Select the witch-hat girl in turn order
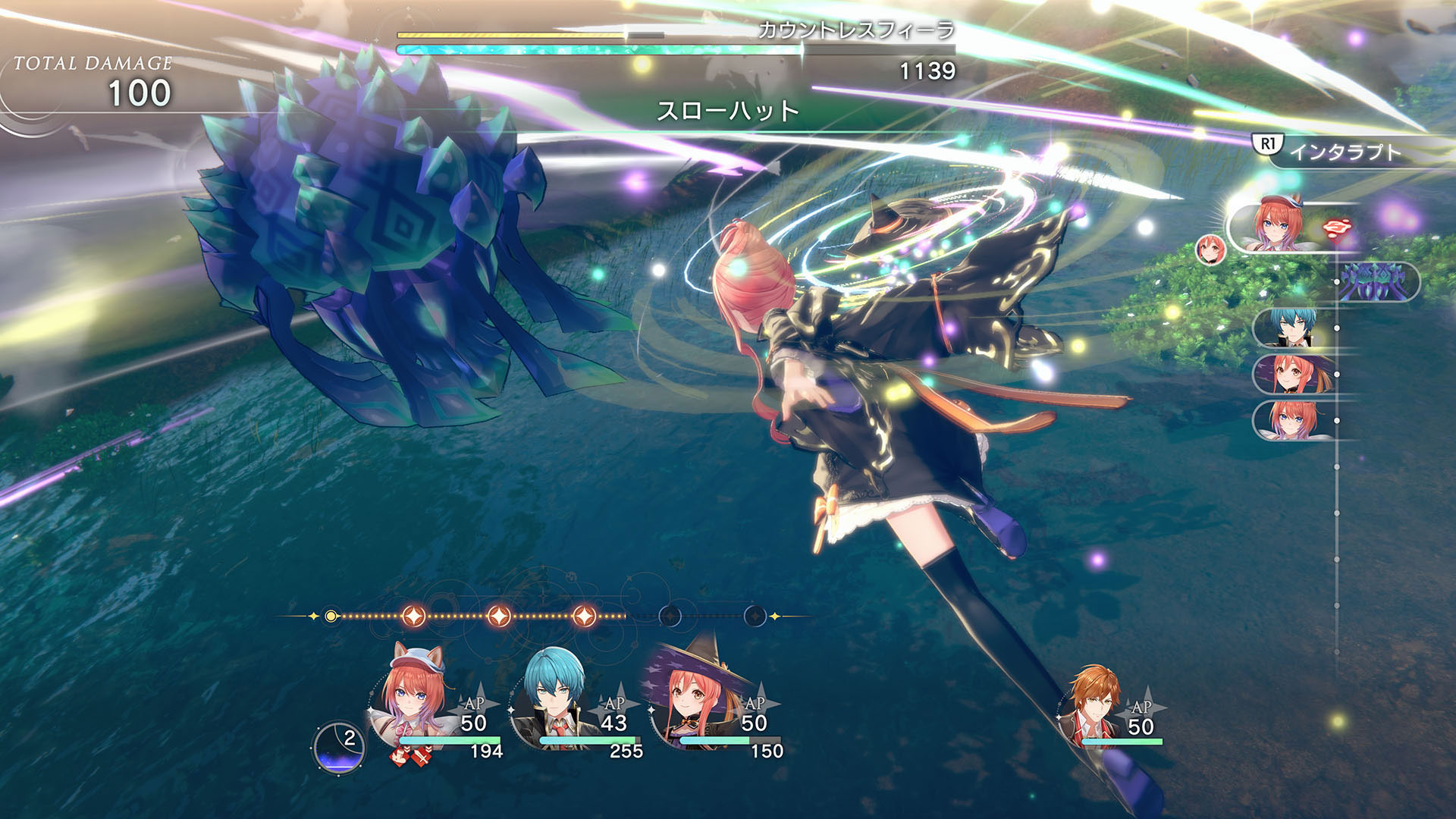The height and width of the screenshot is (819, 1456). 1294,374
